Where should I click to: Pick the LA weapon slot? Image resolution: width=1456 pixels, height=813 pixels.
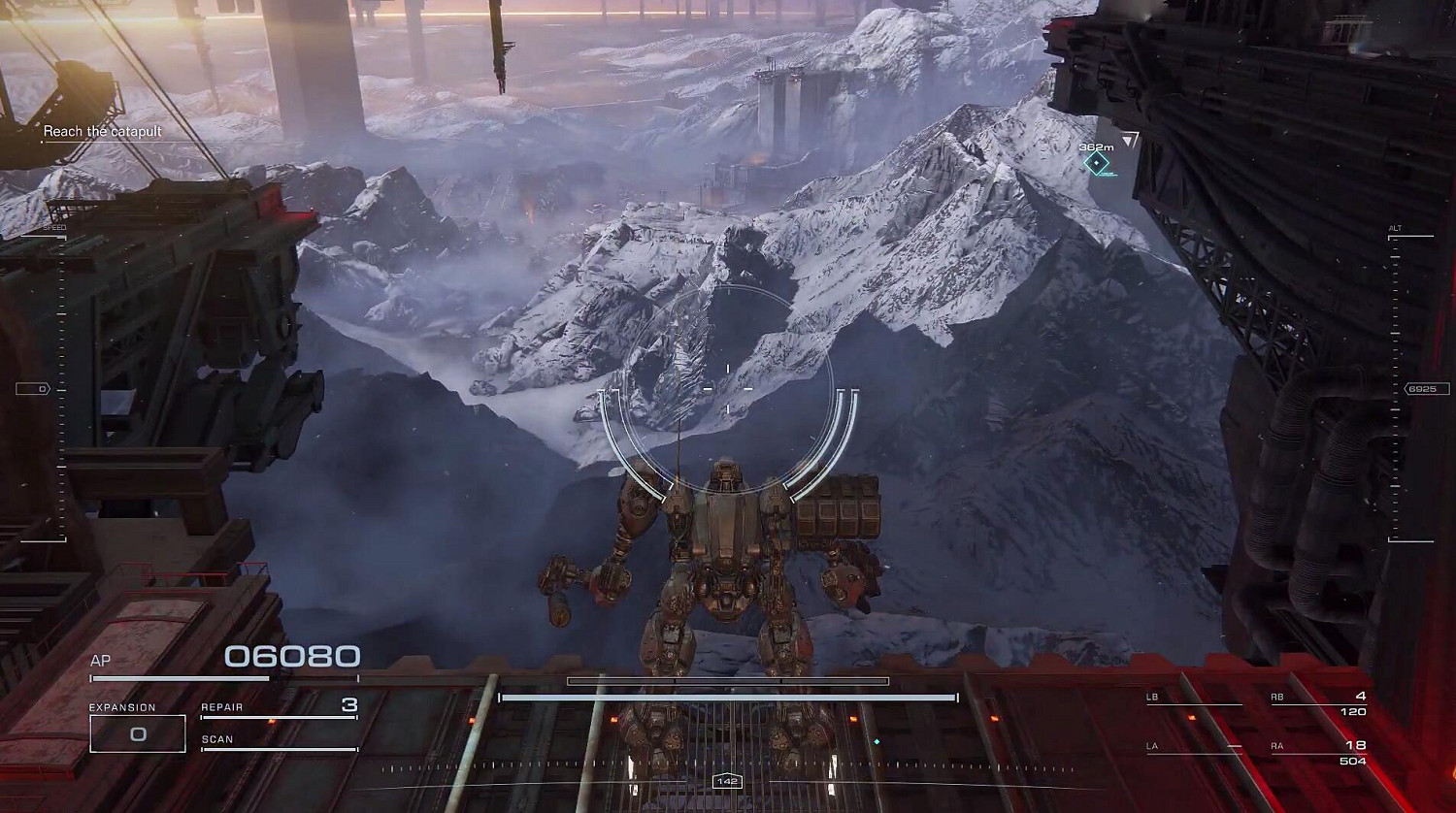1193,746
